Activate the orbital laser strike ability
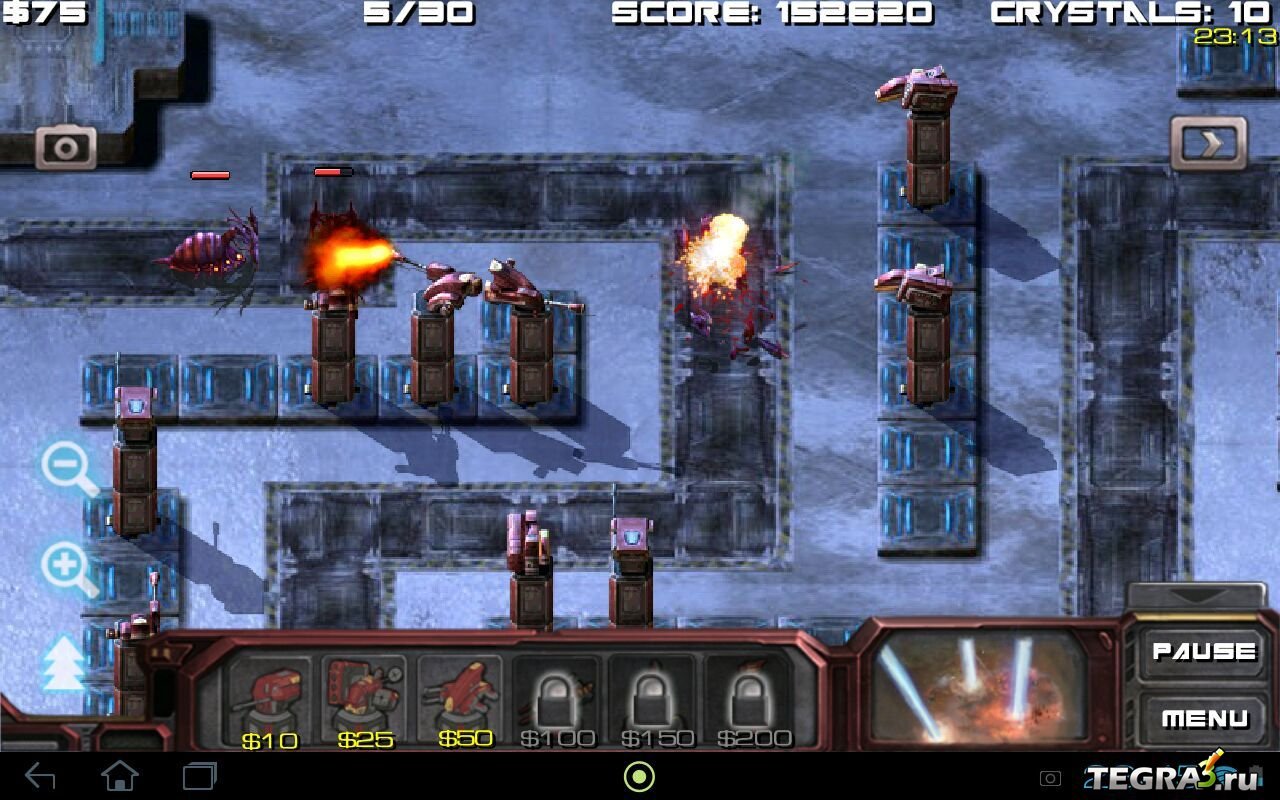Viewport: 1280px width, 800px height. click(978, 686)
